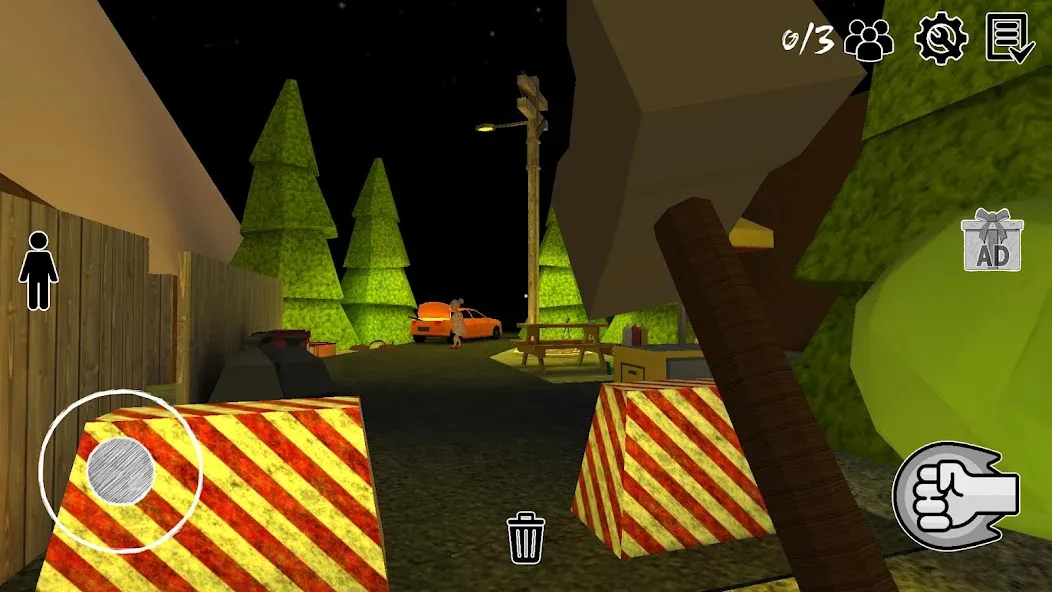Tap the AD gift box reward
This screenshot has height=592, width=1052.
[991, 242]
